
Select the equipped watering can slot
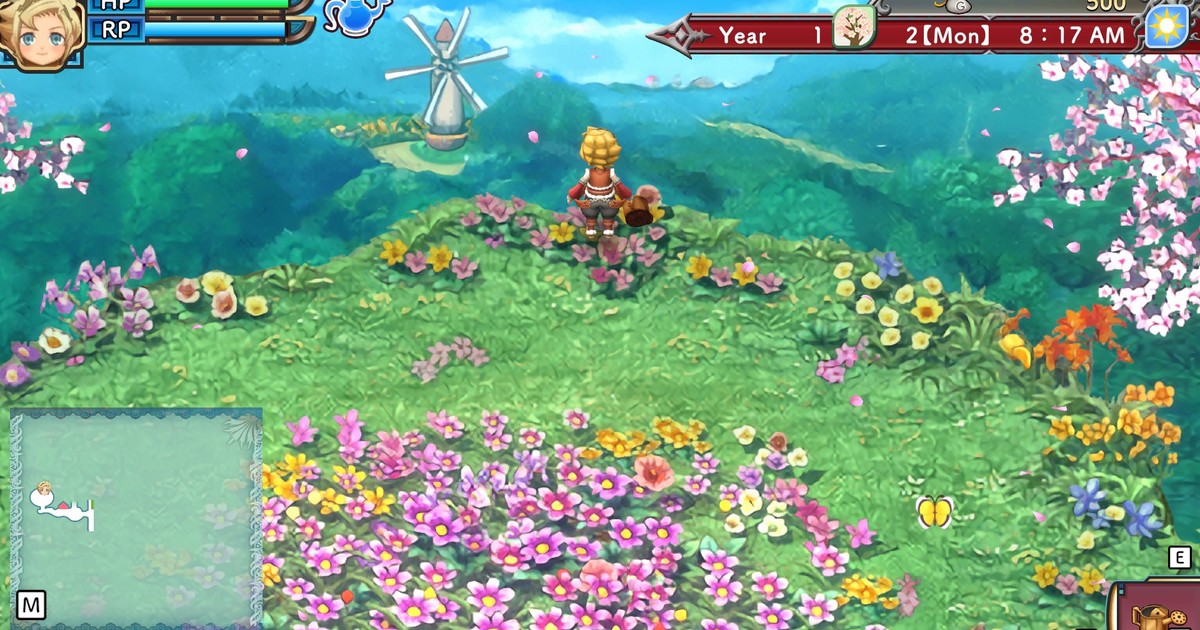(1160, 608)
